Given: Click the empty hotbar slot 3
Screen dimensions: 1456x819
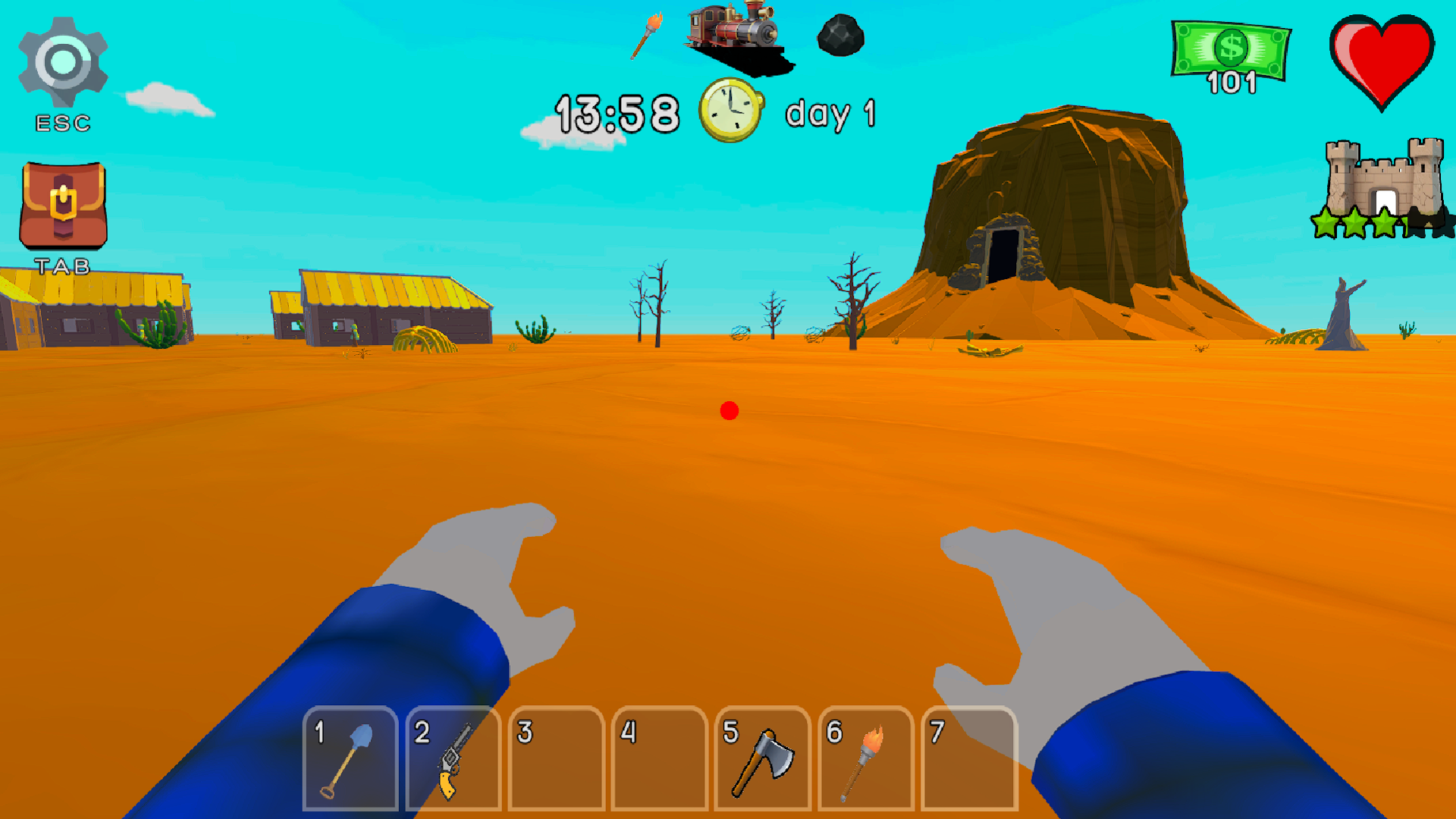Looking at the screenshot, I should [x=557, y=758].
